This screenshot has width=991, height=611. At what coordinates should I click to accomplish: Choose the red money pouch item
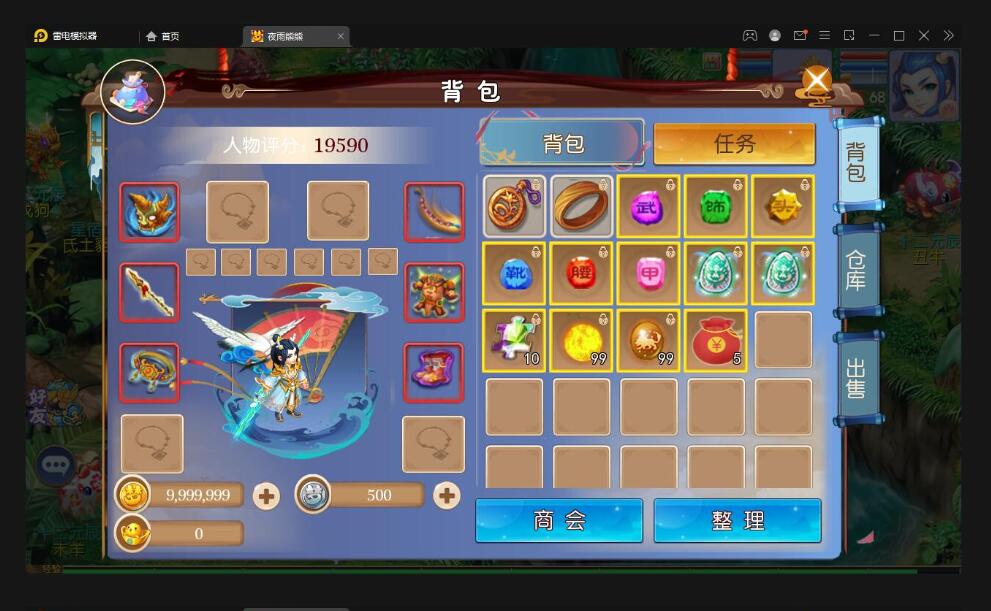pyautogui.click(x=716, y=341)
